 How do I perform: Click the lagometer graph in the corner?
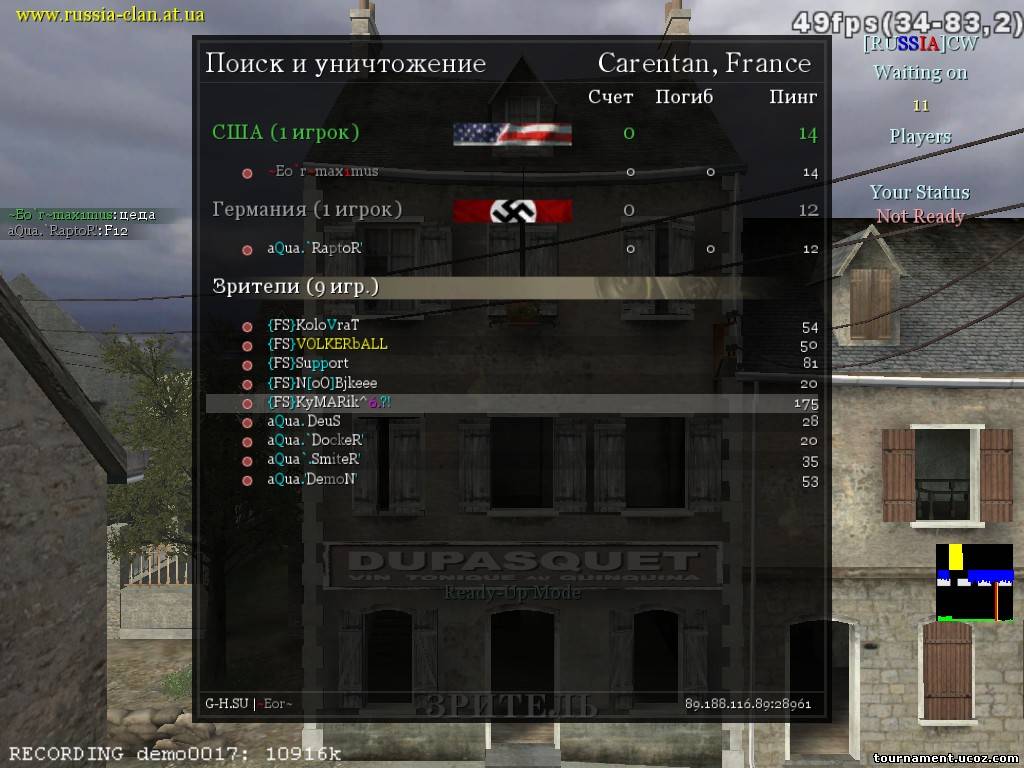click(974, 582)
